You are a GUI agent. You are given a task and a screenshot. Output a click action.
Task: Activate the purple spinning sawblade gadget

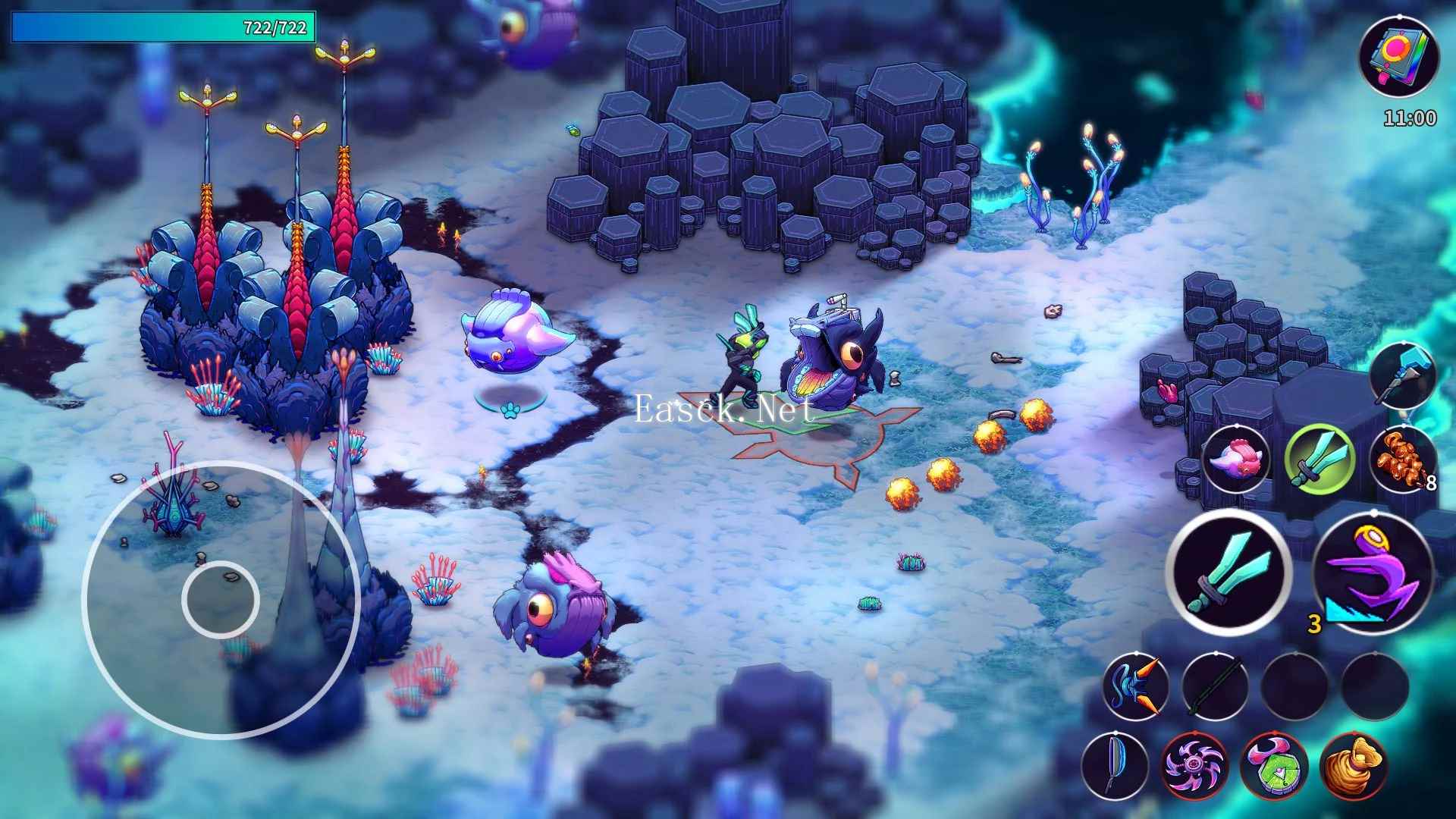point(1194,766)
